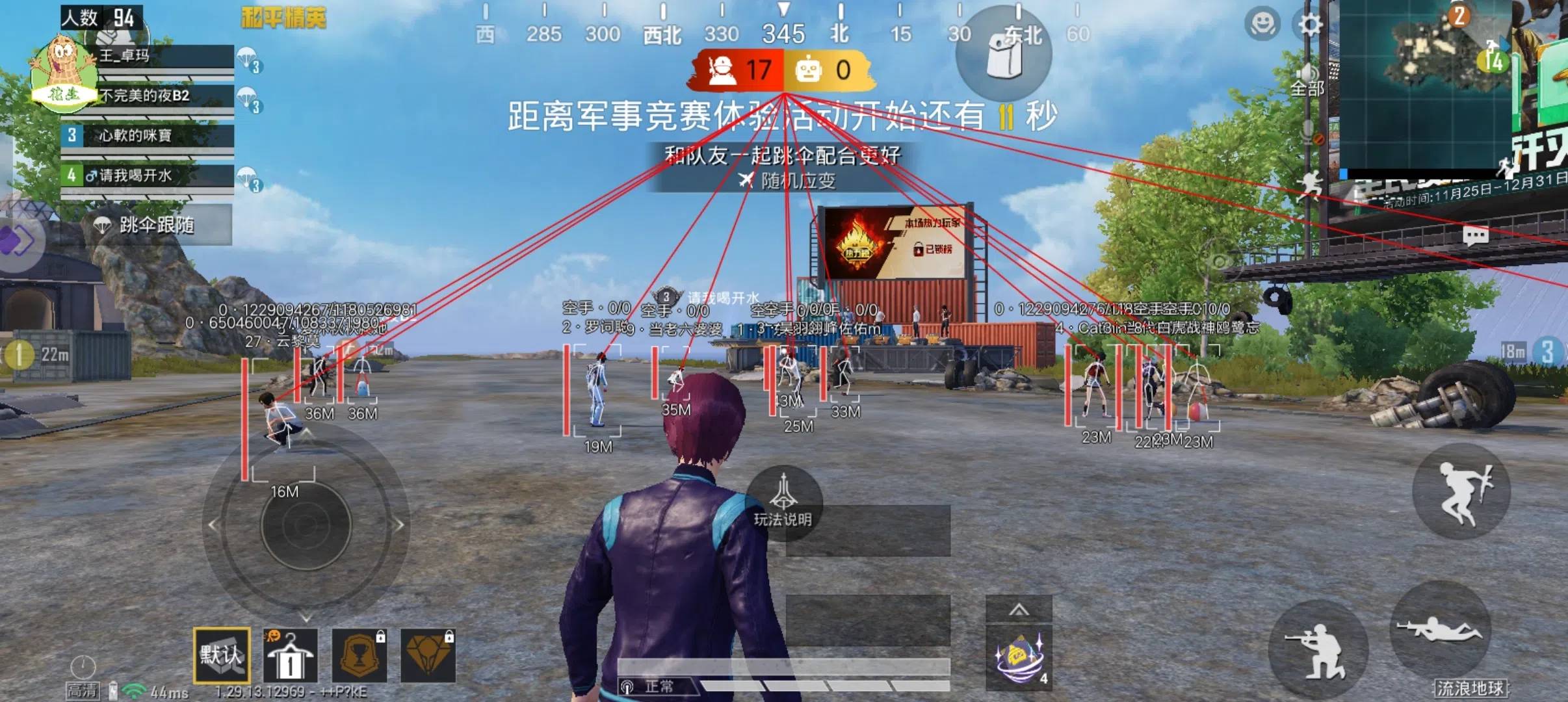The image size is (1568, 702).
Task: Select the 默认 default outfit slot
Action: pos(221,655)
